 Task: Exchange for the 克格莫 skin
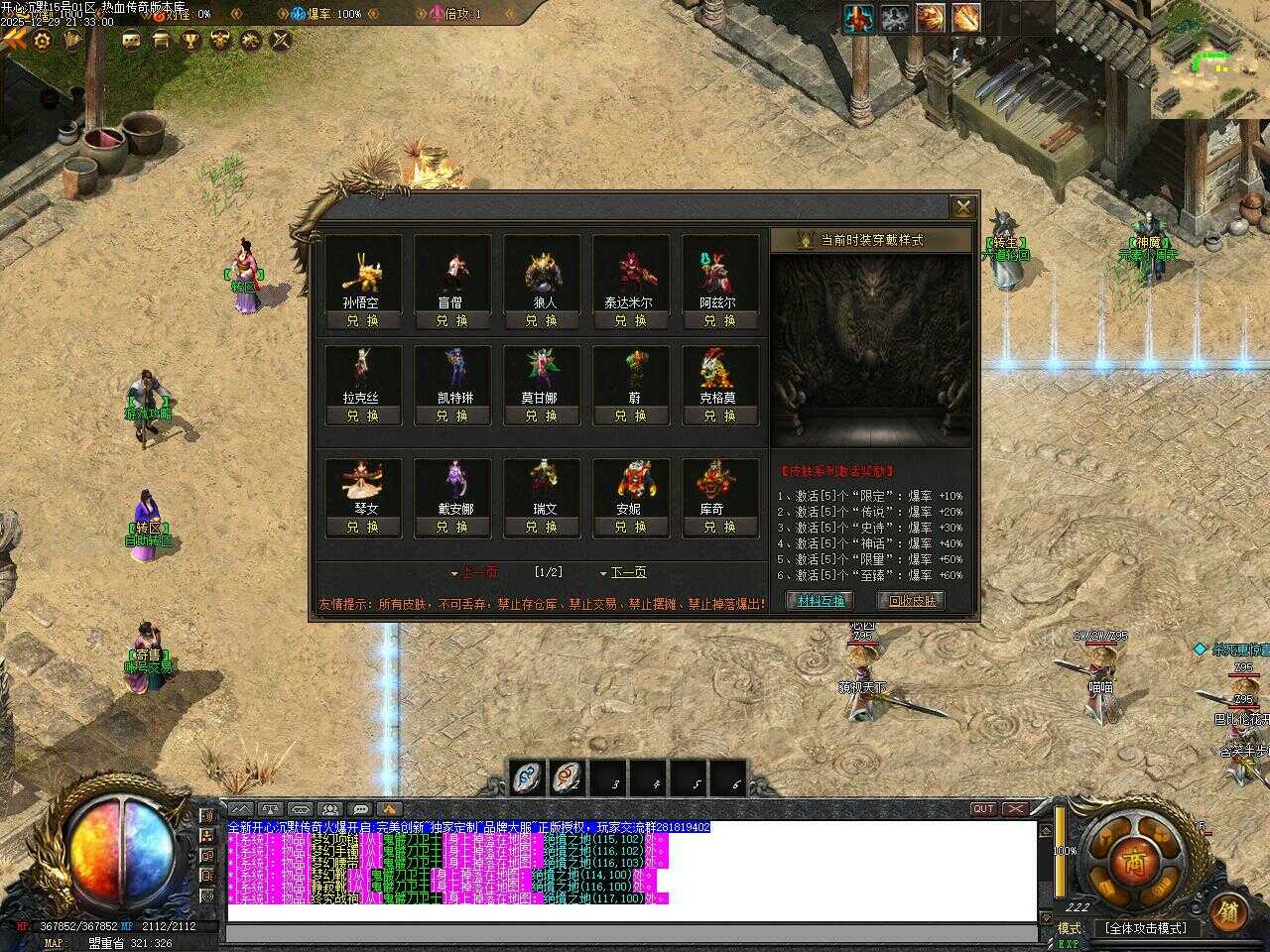coord(719,416)
